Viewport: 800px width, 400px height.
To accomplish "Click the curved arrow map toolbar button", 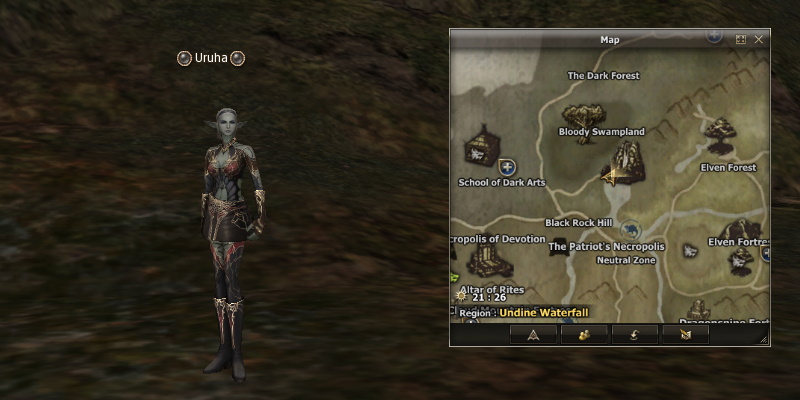I will point(633,335).
